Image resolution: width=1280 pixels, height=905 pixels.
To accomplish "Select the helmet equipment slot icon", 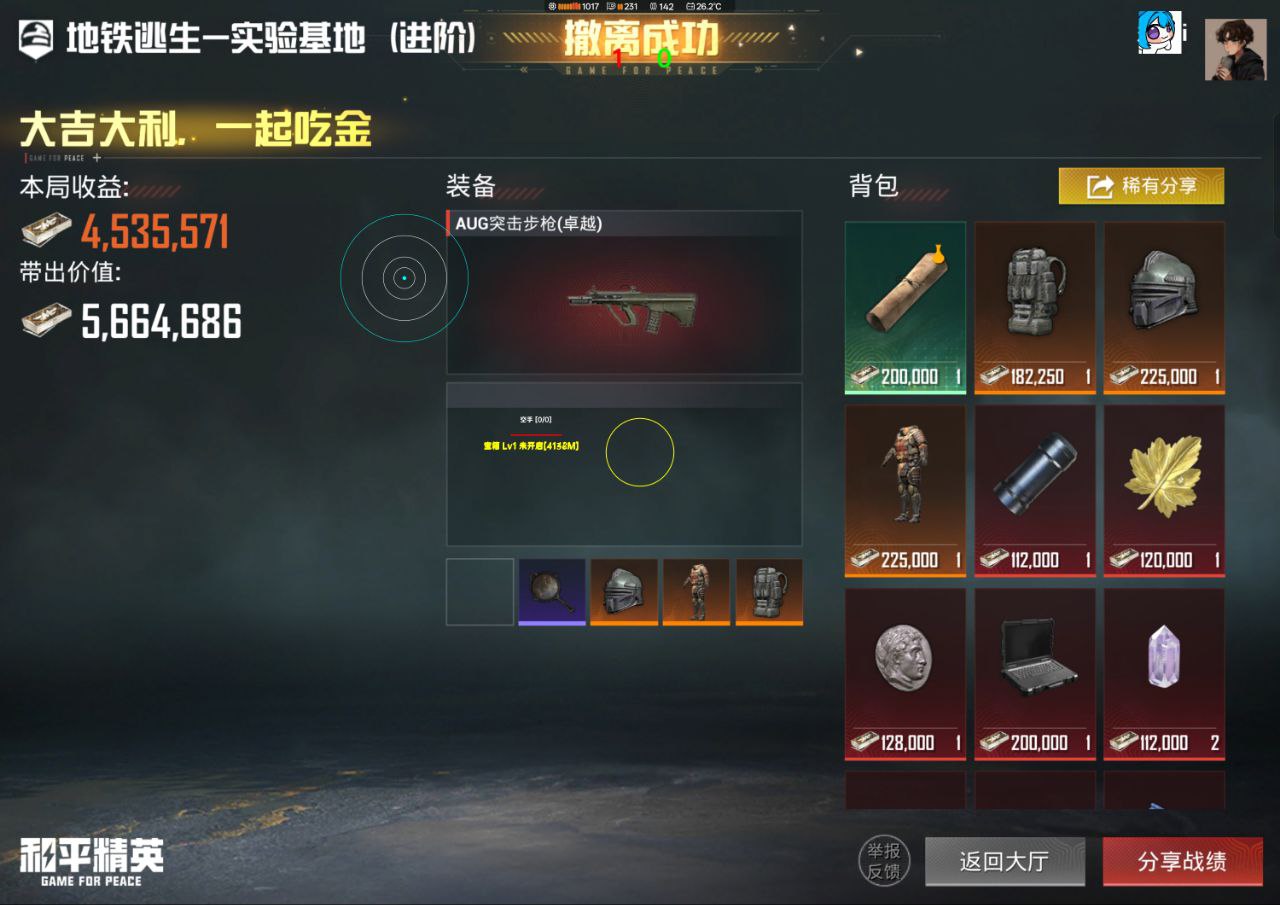I will click(x=624, y=591).
